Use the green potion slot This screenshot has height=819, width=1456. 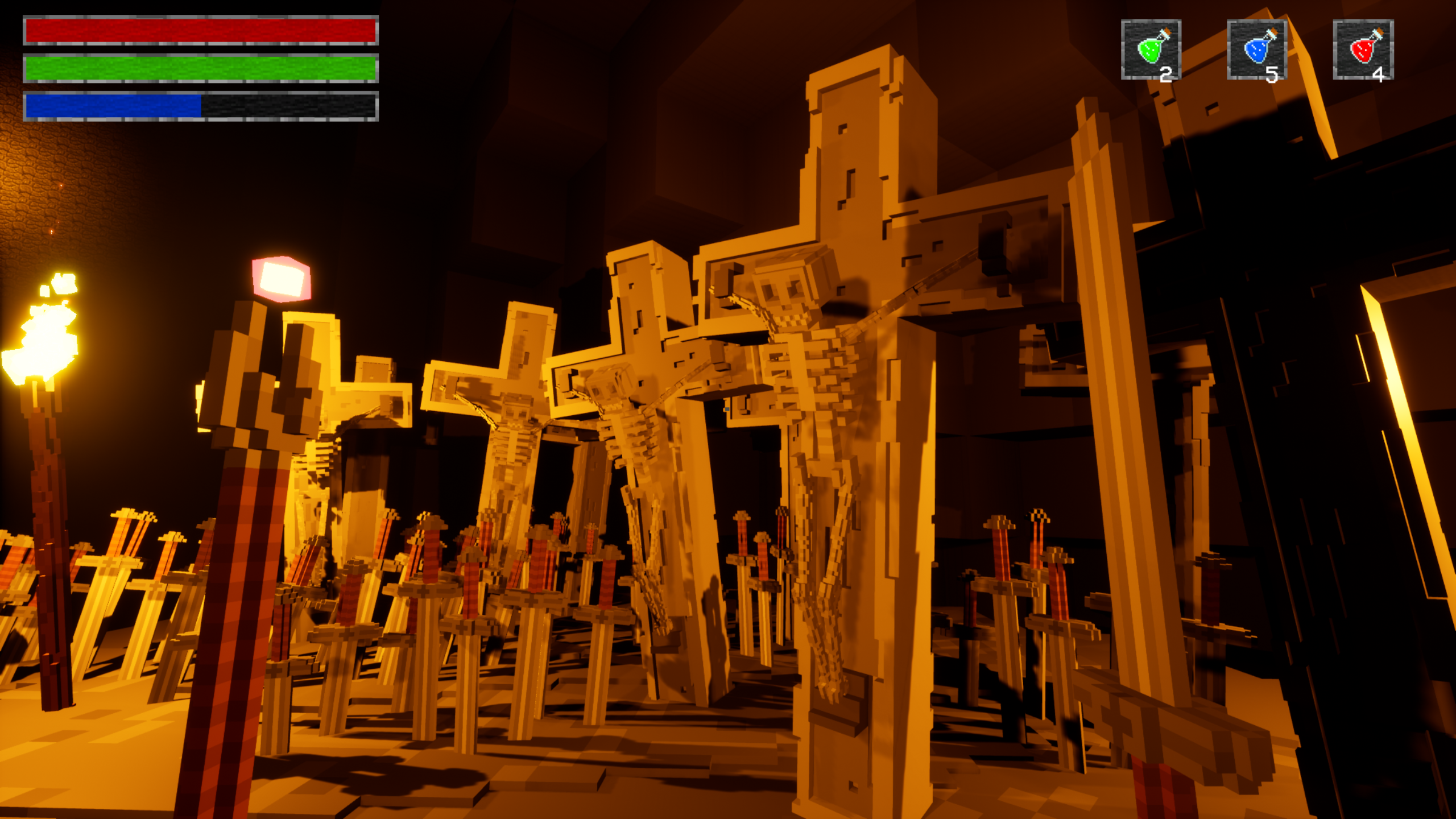pyautogui.click(x=1151, y=50)
